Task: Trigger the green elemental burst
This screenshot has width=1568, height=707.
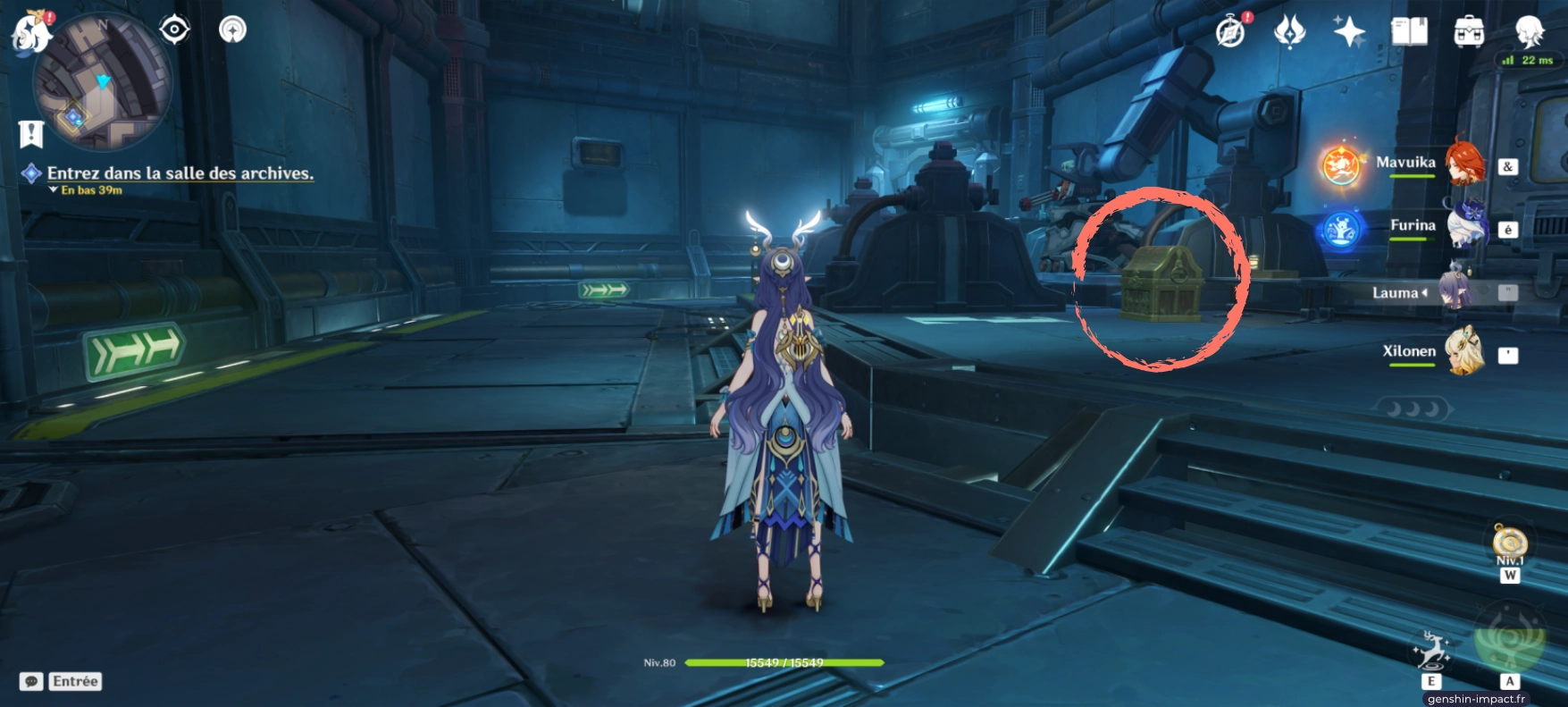Action: coord(1509,638)
